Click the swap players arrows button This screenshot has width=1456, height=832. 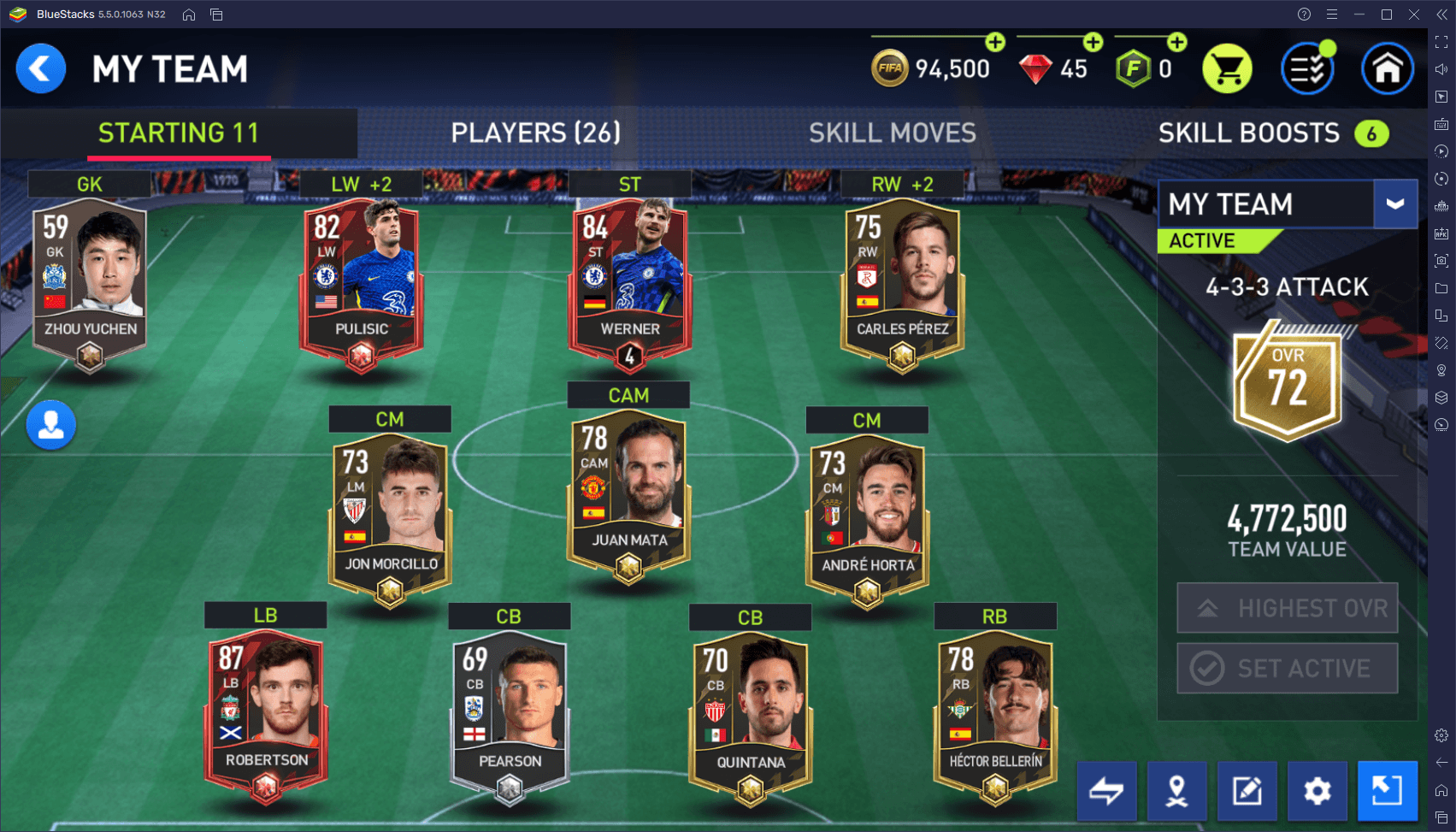(1106, 791)
